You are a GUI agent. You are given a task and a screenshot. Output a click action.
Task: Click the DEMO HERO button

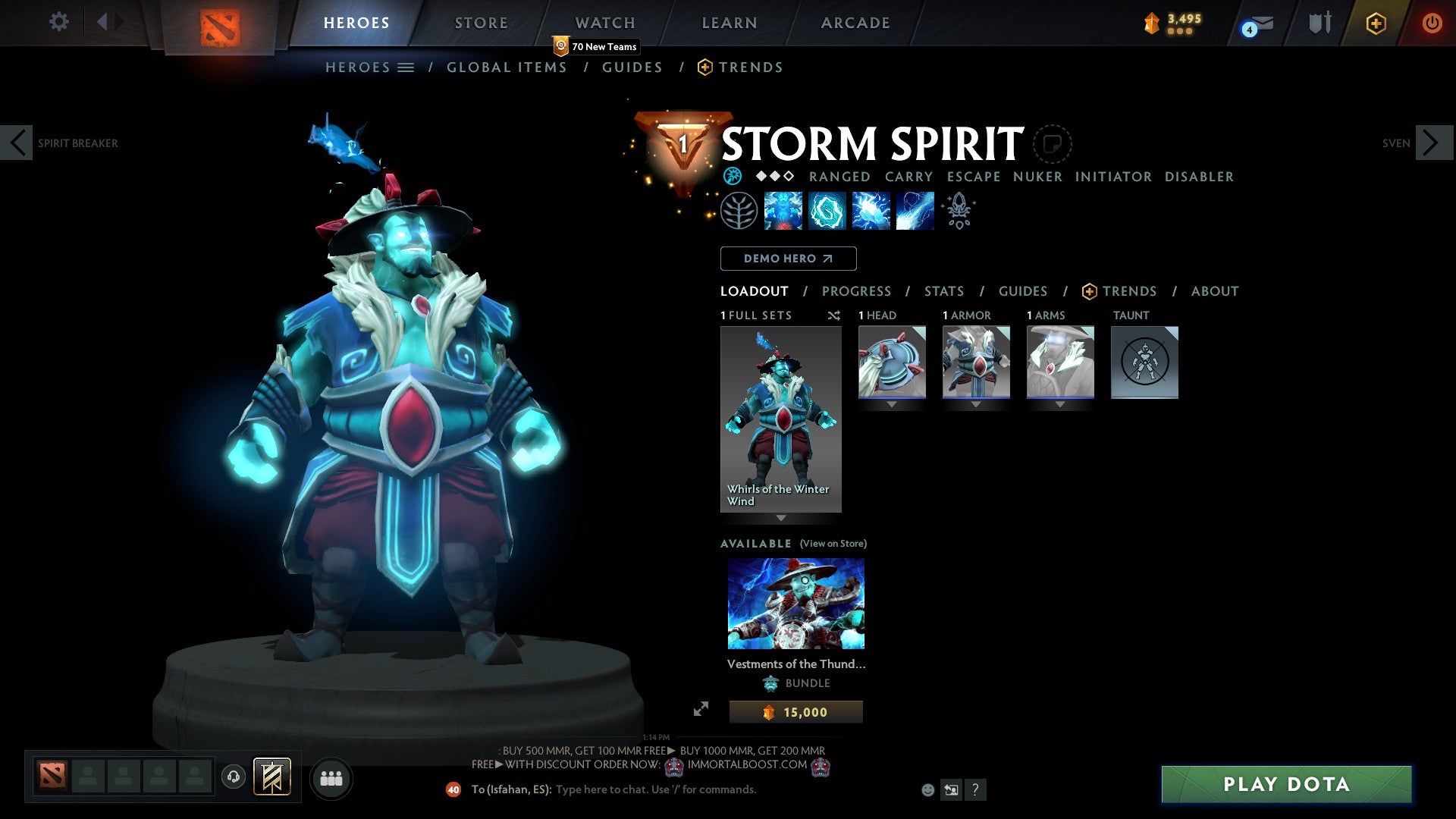788,258
